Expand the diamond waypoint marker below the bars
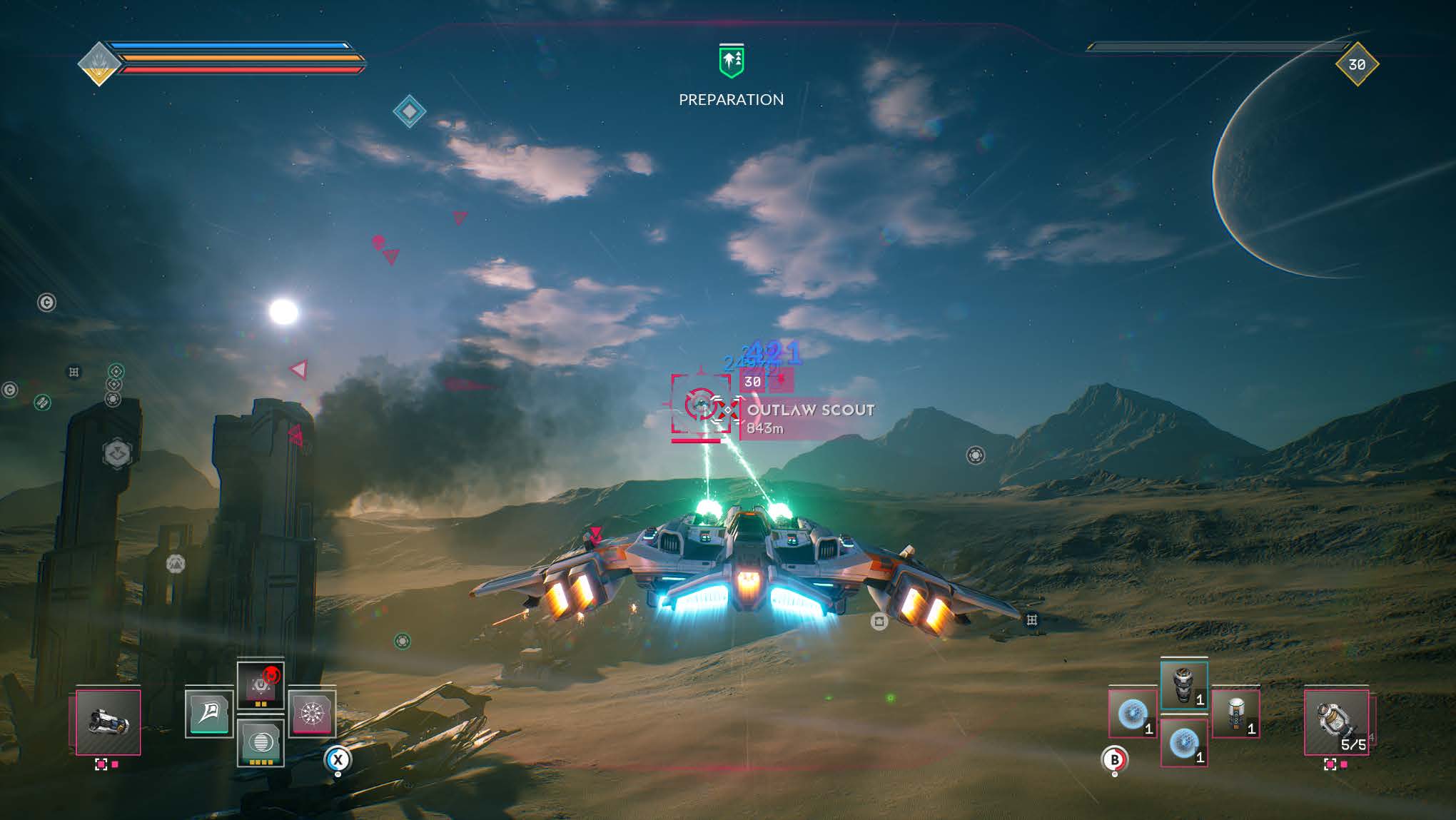 click(410, 111)
